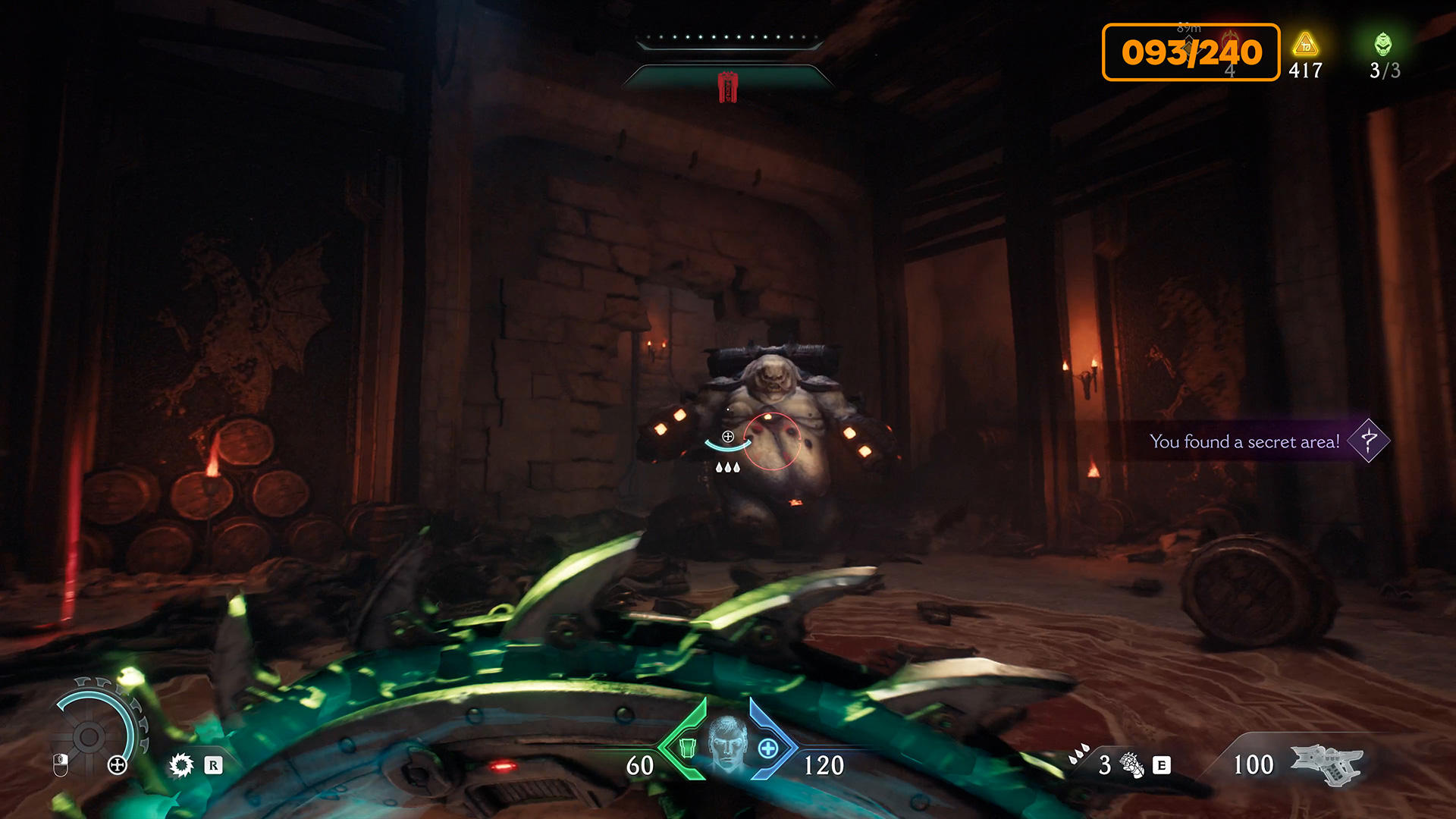Select the shield rune gear icon
1456x819 pixels.
pos(181,765)
